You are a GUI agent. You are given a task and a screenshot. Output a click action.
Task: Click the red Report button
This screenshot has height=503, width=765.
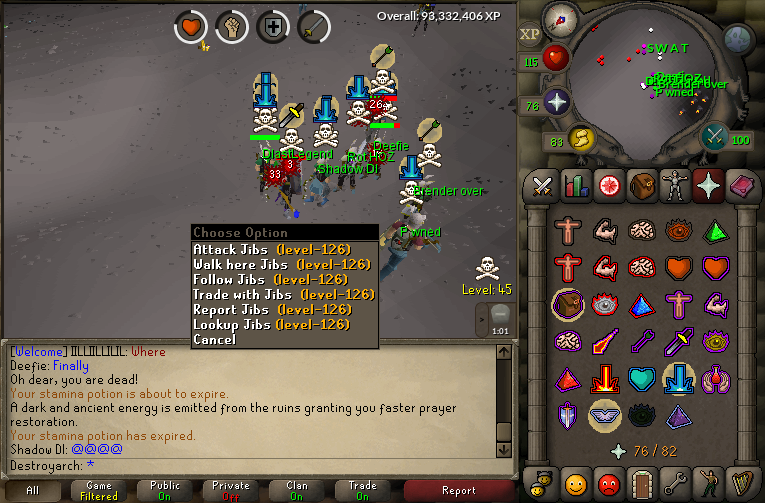[x=459, y=490]
